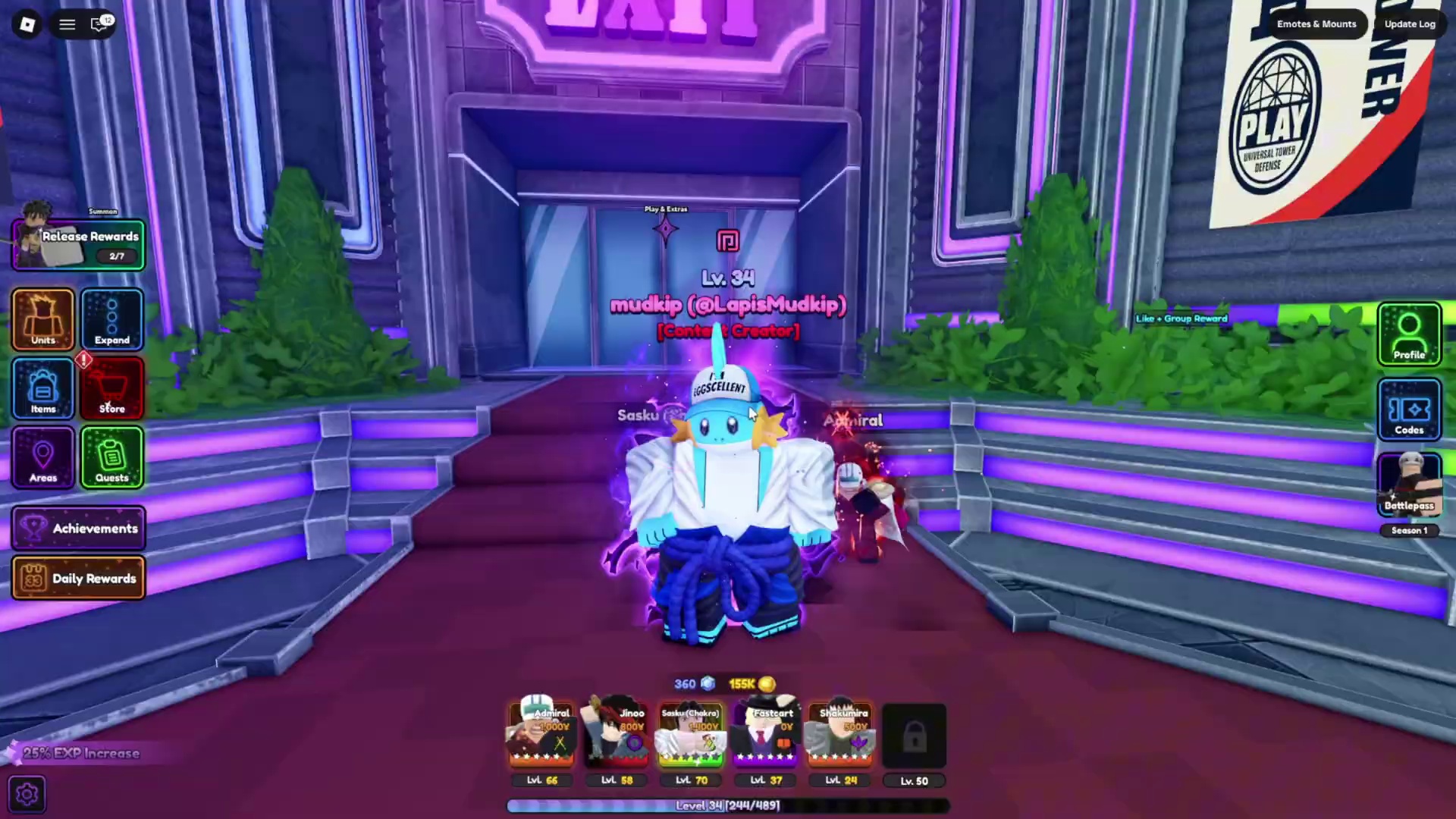Open the Codes redemption panel
The image size is (1456, 819).
(x=1408, y=409)
